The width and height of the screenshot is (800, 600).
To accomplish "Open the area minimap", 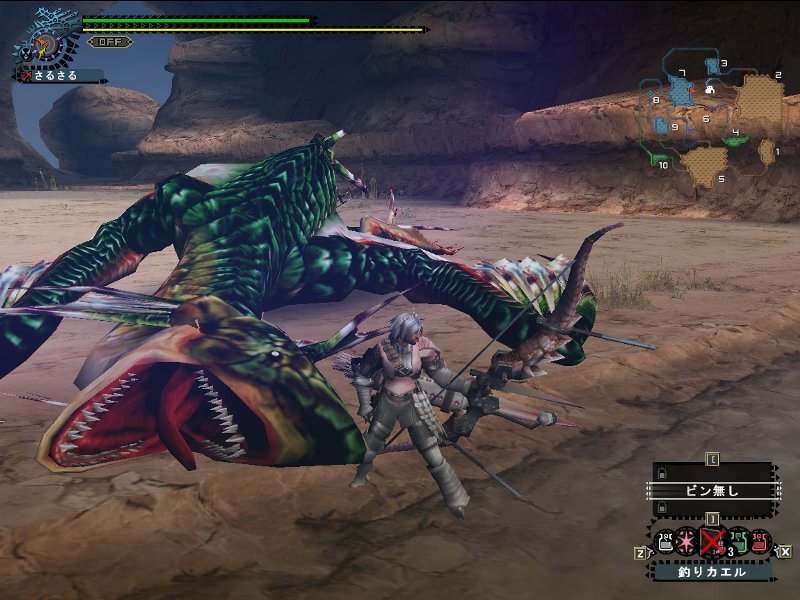I will tap(711, 118).
